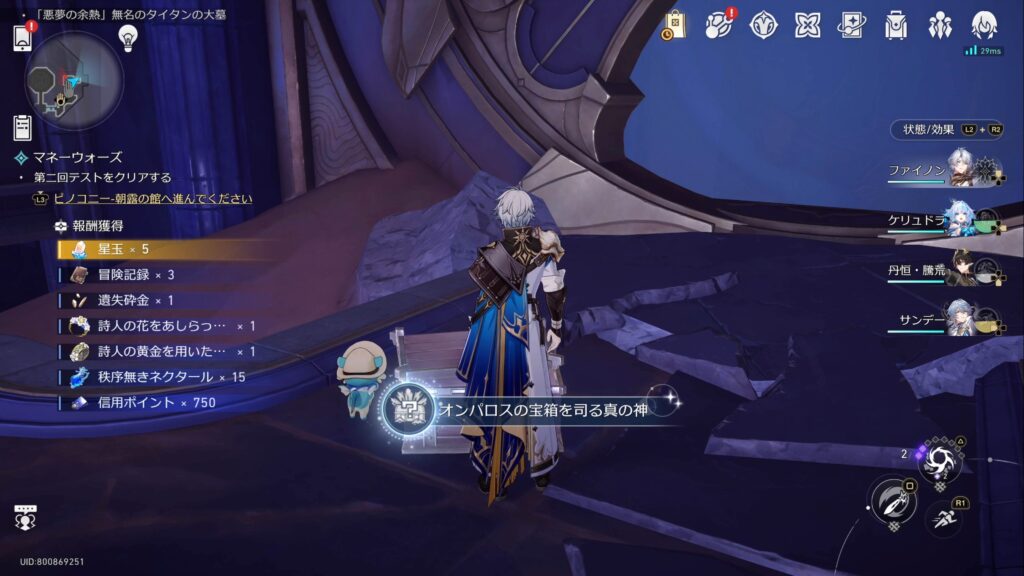Select the マネーウォーズ mission tracker
Viewport: 1024px width, 576px height.
pyautogui.click(x=76, y=157)
